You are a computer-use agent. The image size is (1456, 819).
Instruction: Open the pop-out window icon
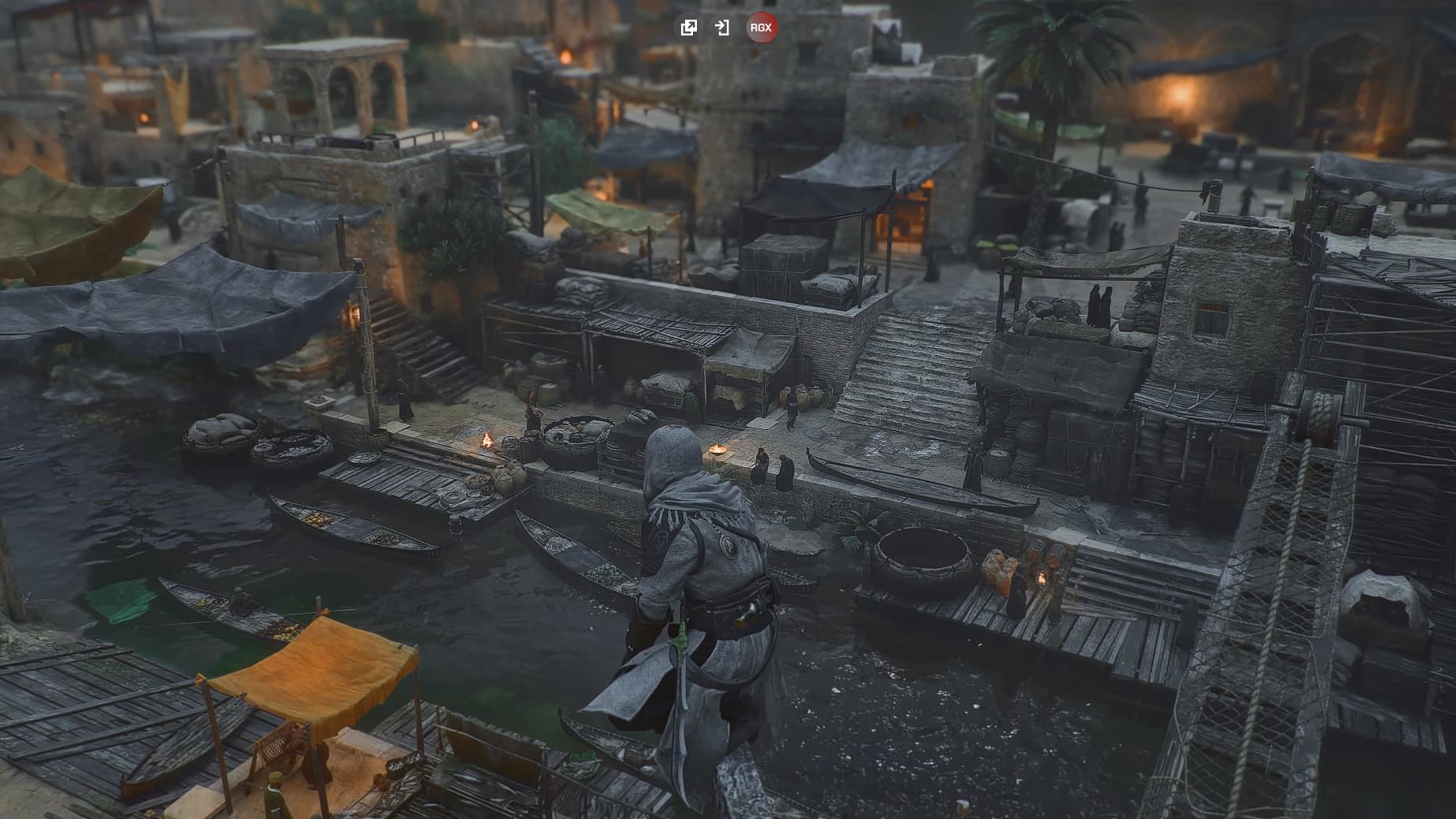[688, 28]
